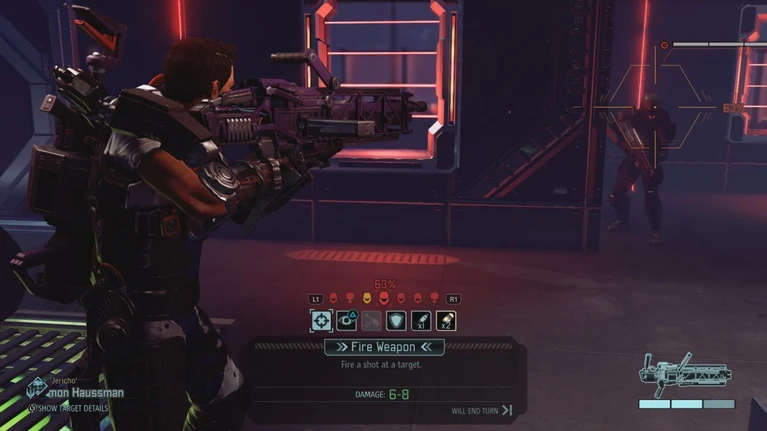Click the greyed-out reload ability icon

pyautogui.click(x=372, y=320)
